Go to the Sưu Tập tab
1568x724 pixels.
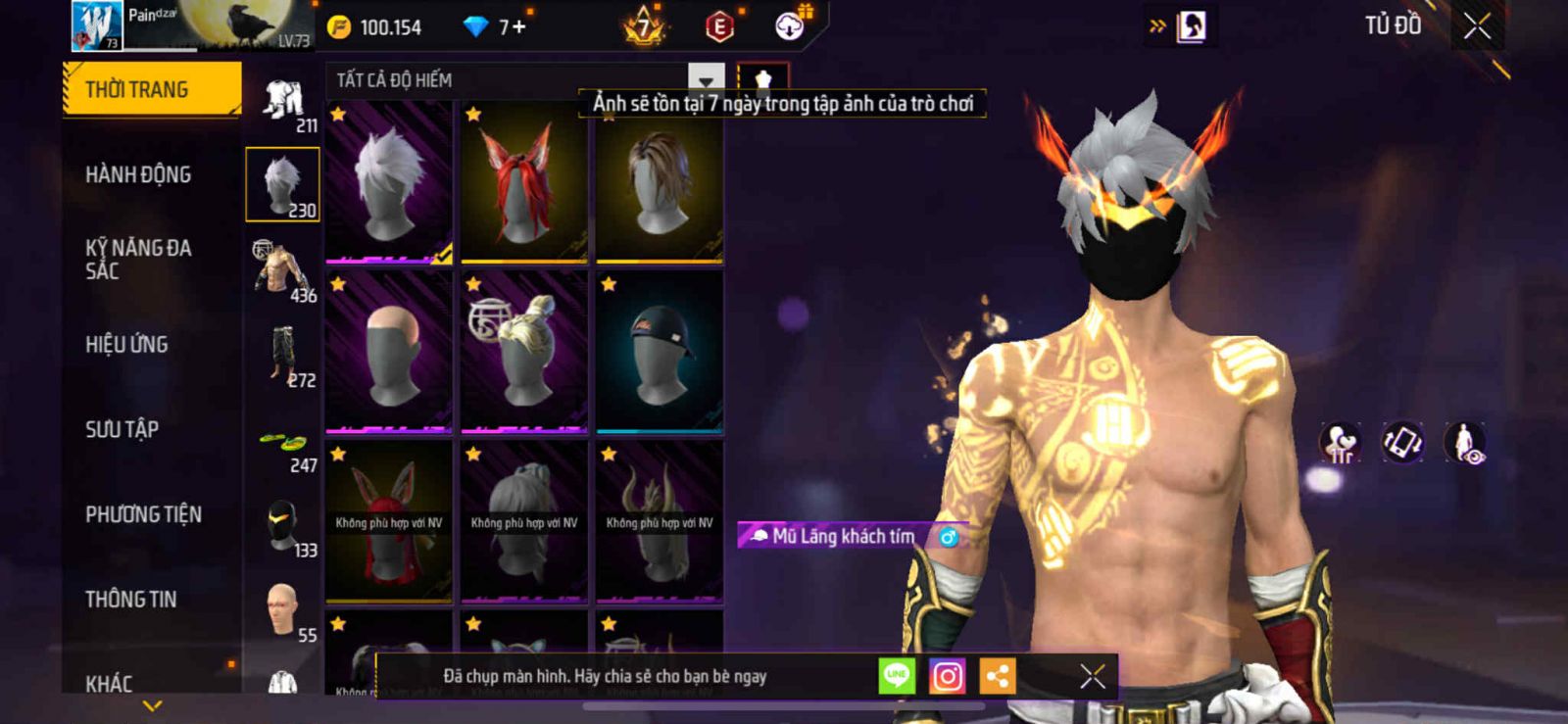click(x=122, y=429)
